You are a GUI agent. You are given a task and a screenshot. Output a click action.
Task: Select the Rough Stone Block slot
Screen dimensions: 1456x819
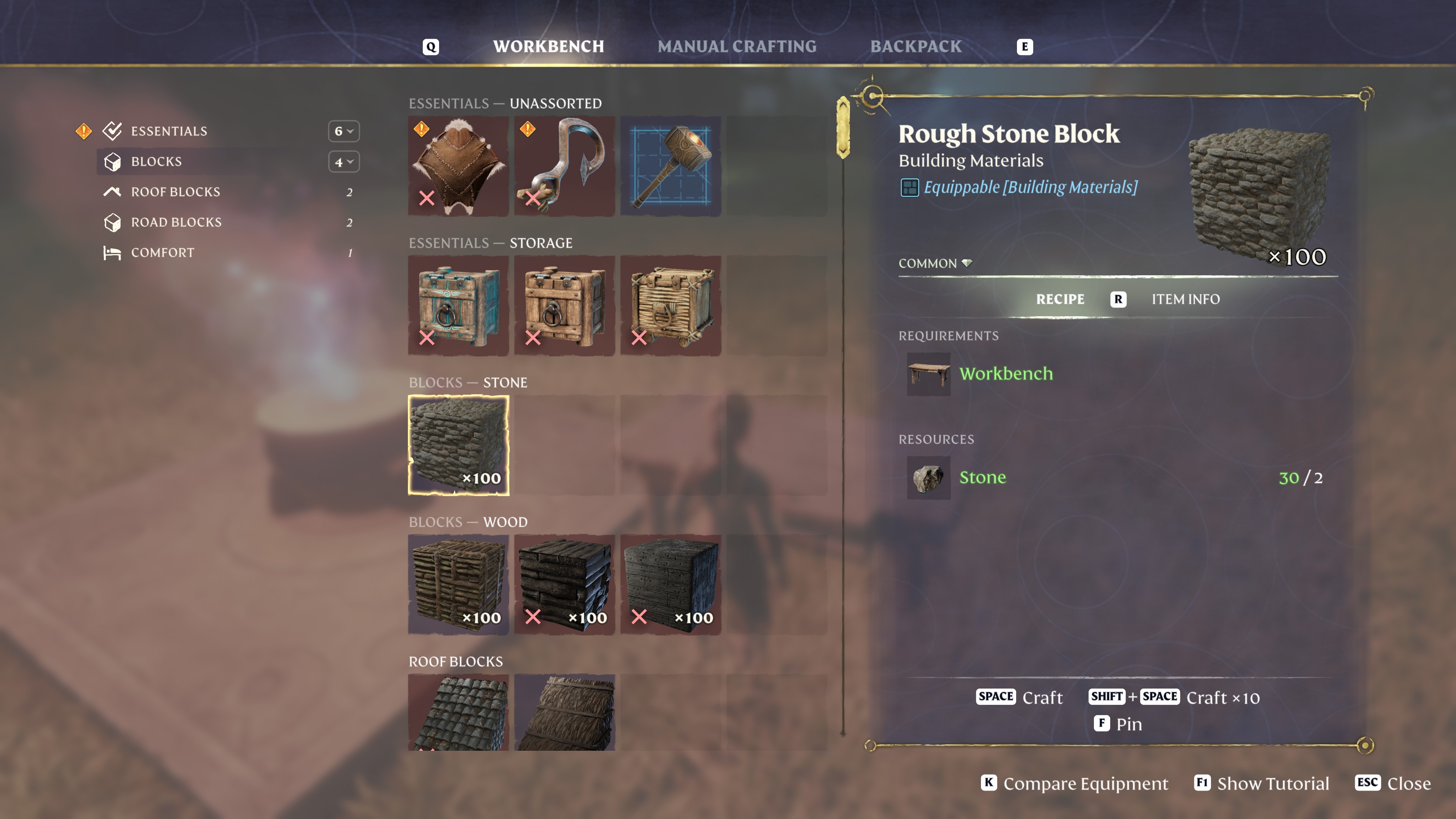458,446
